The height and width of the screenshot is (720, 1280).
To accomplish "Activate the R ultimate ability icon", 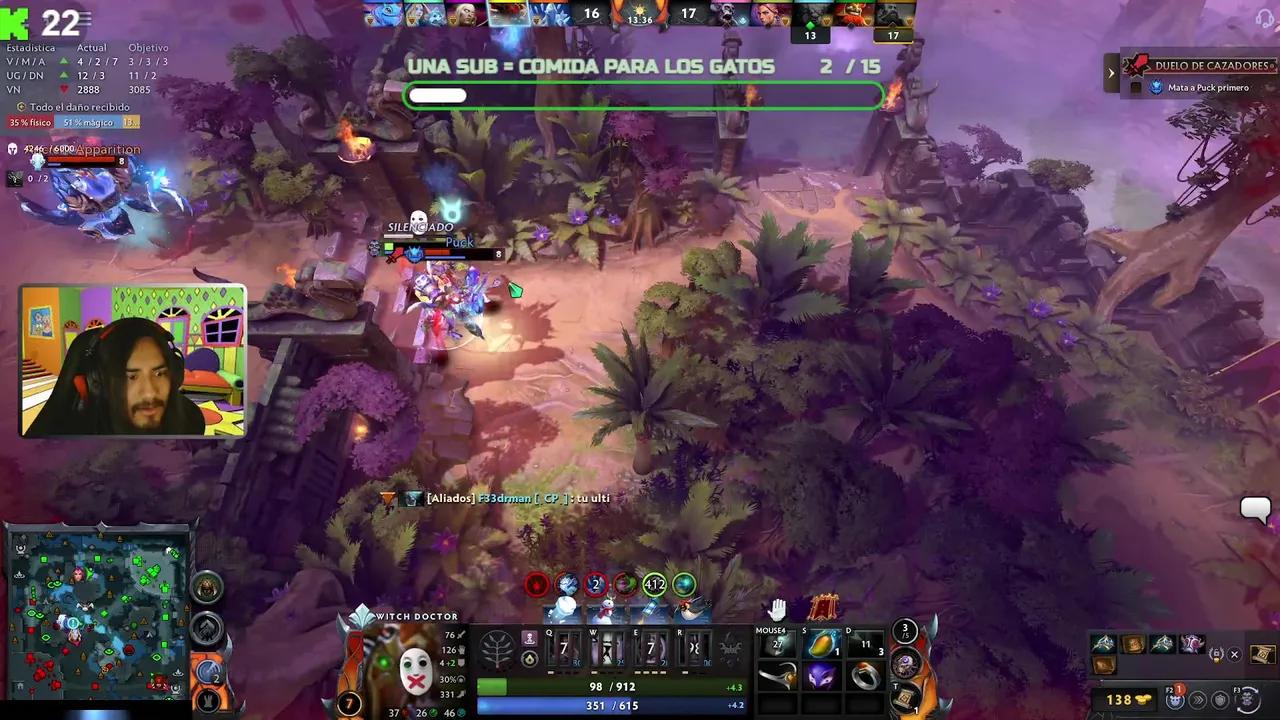I will click(694, 648).
